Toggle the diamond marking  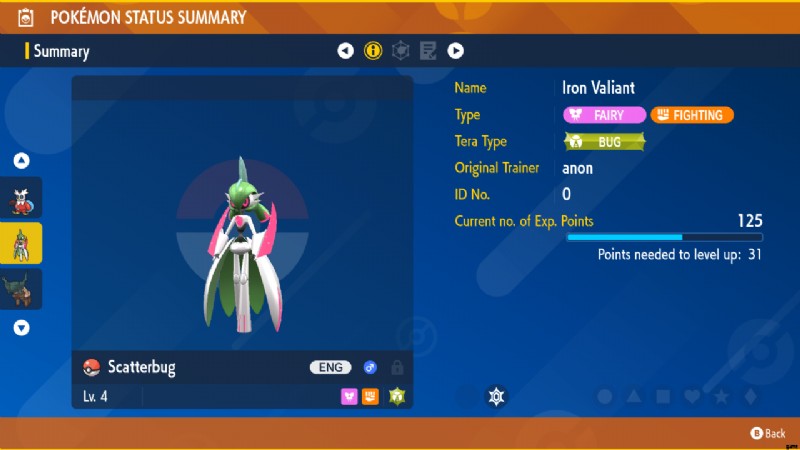click(750, 397)
